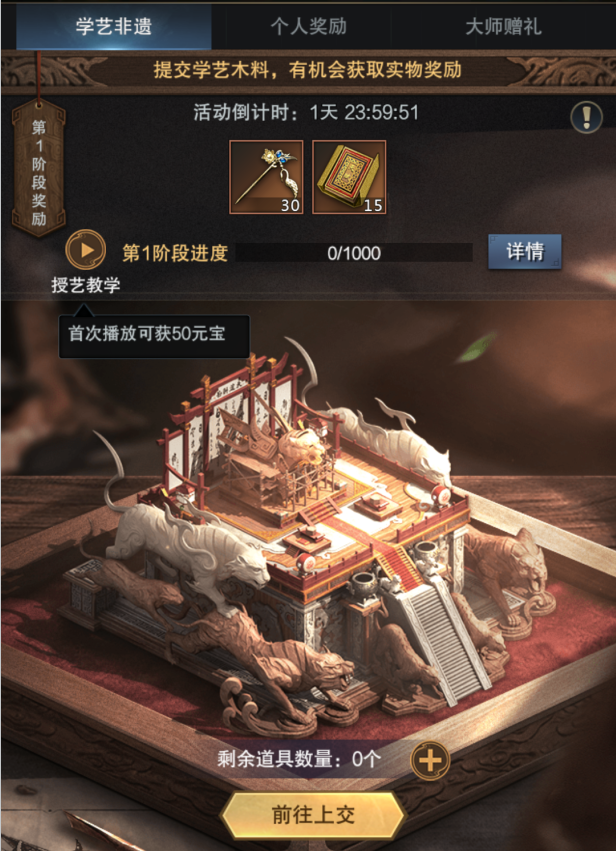The image size is (616, 851).
Task: Open the 个人奖励 tab
Action: coord(308,26)
